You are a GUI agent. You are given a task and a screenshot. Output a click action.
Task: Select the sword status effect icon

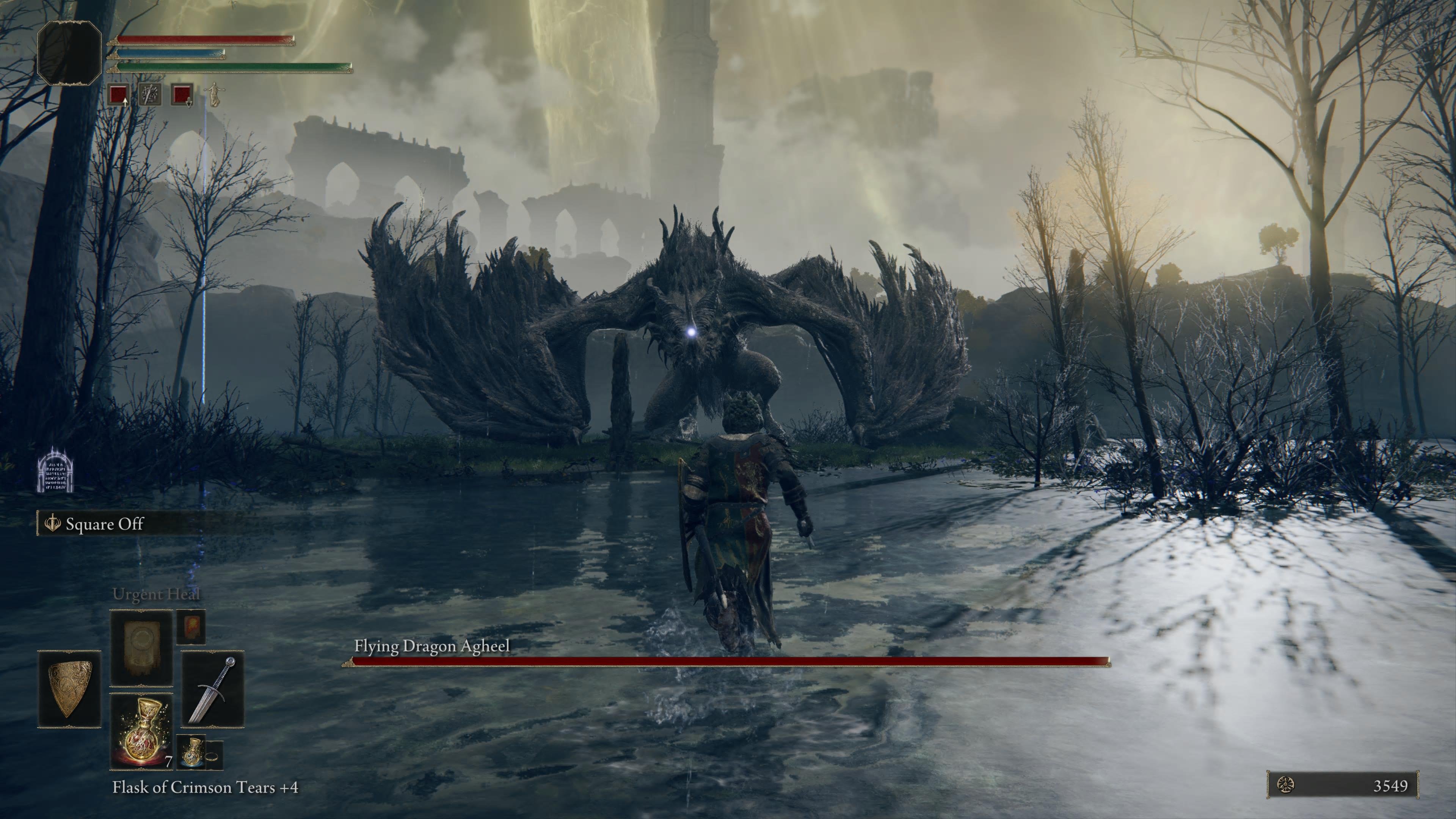tap(151, 94)
